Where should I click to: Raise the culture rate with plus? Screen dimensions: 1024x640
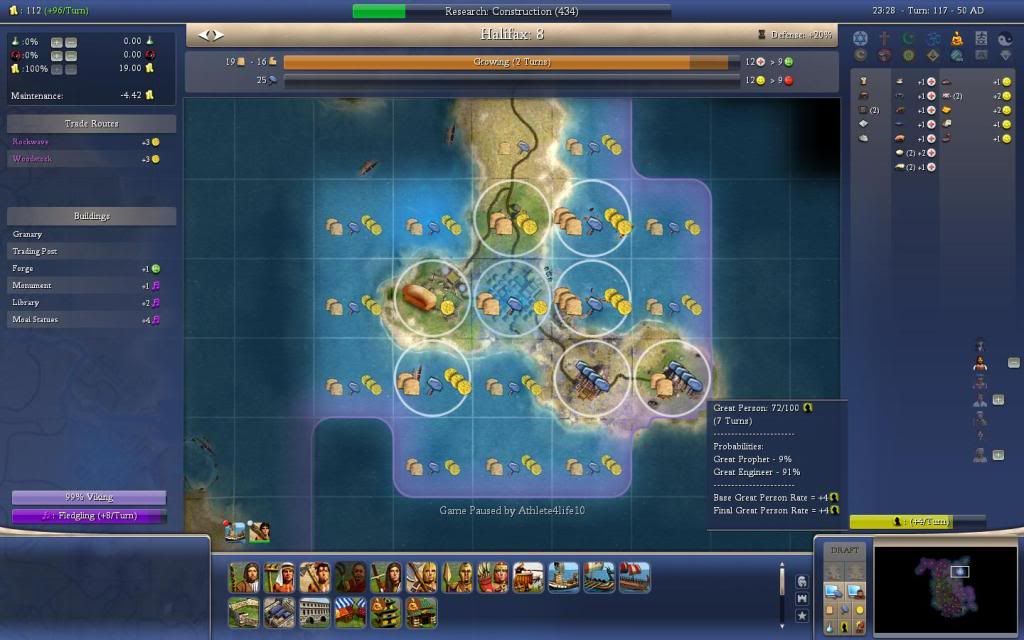click(x=56, y=56)
